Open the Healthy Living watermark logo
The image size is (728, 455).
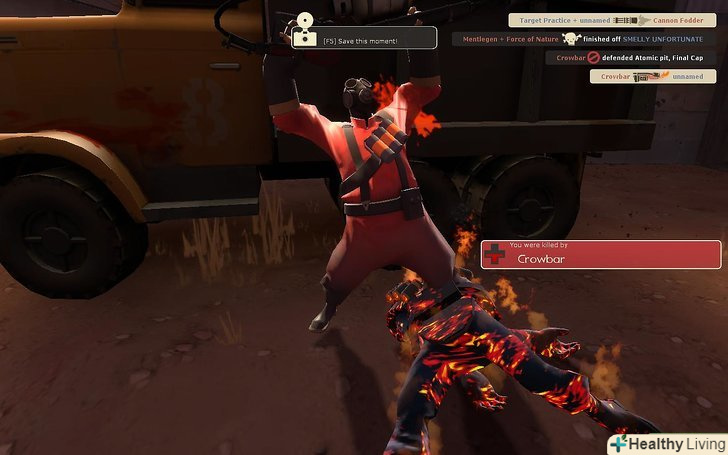[668, 444]
